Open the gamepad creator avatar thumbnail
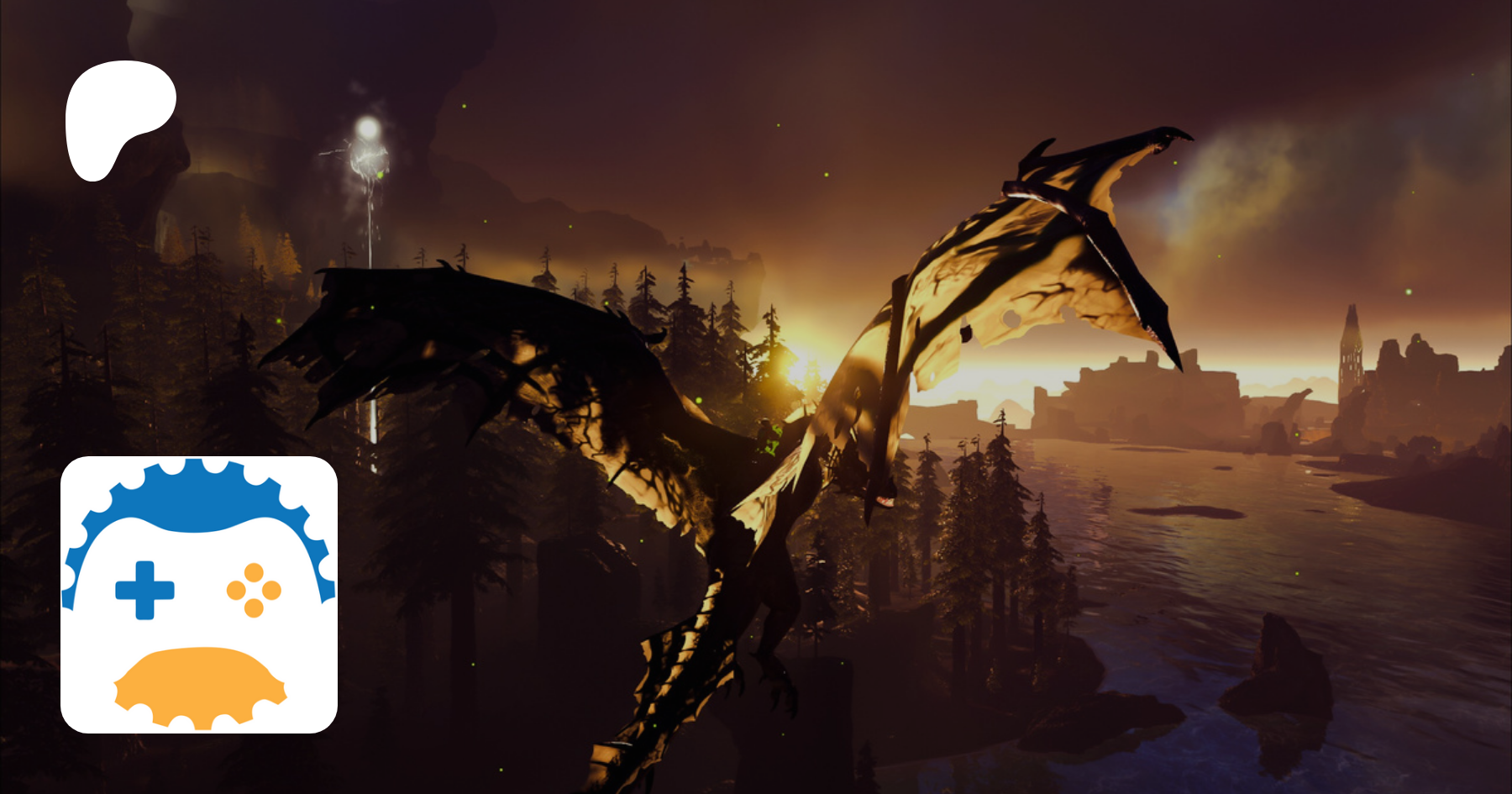The width and height of the screenshot is (1512, 794). click(x=199, y=594)
